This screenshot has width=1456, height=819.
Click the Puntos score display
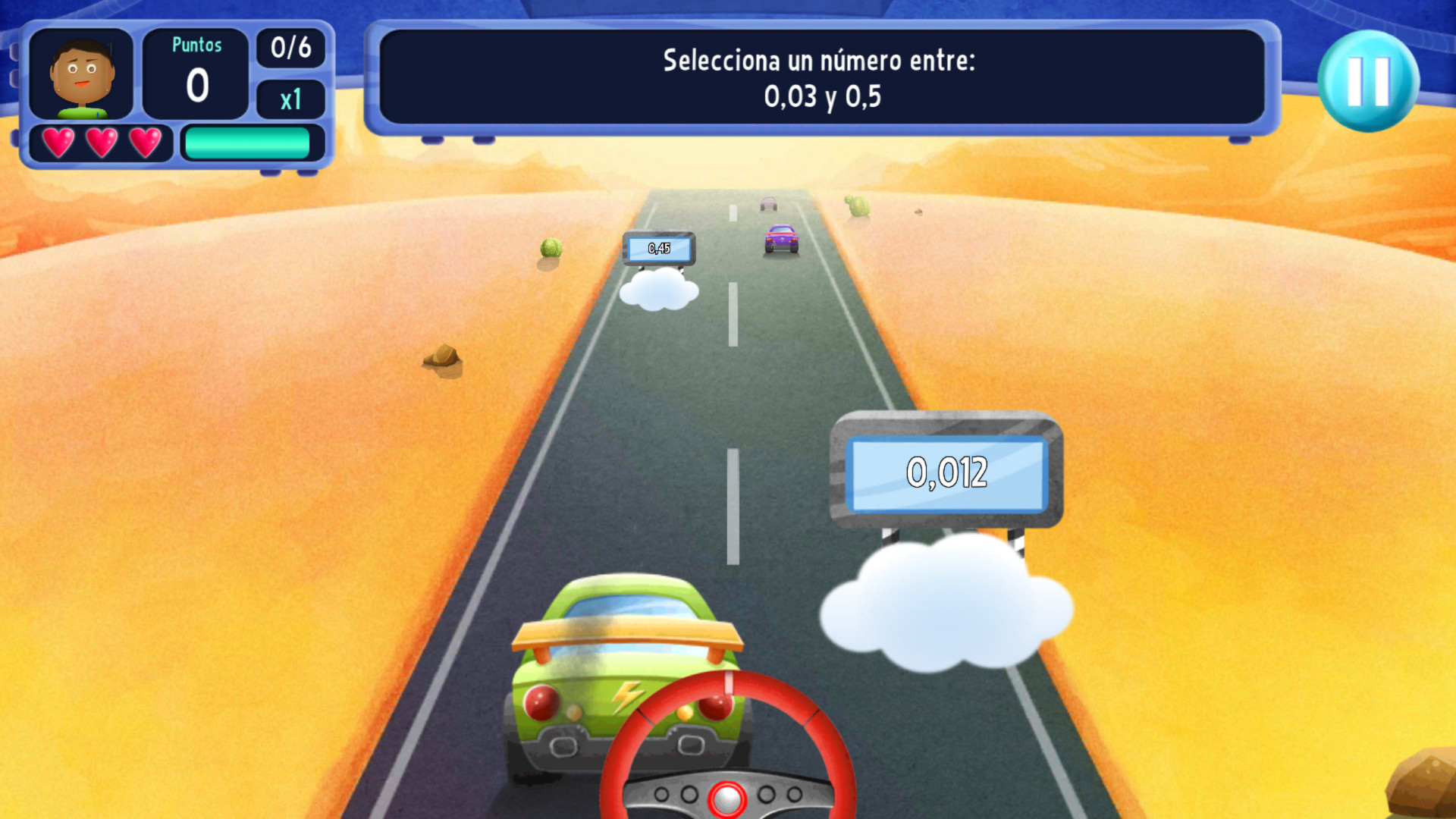click(x=196, y=72)
